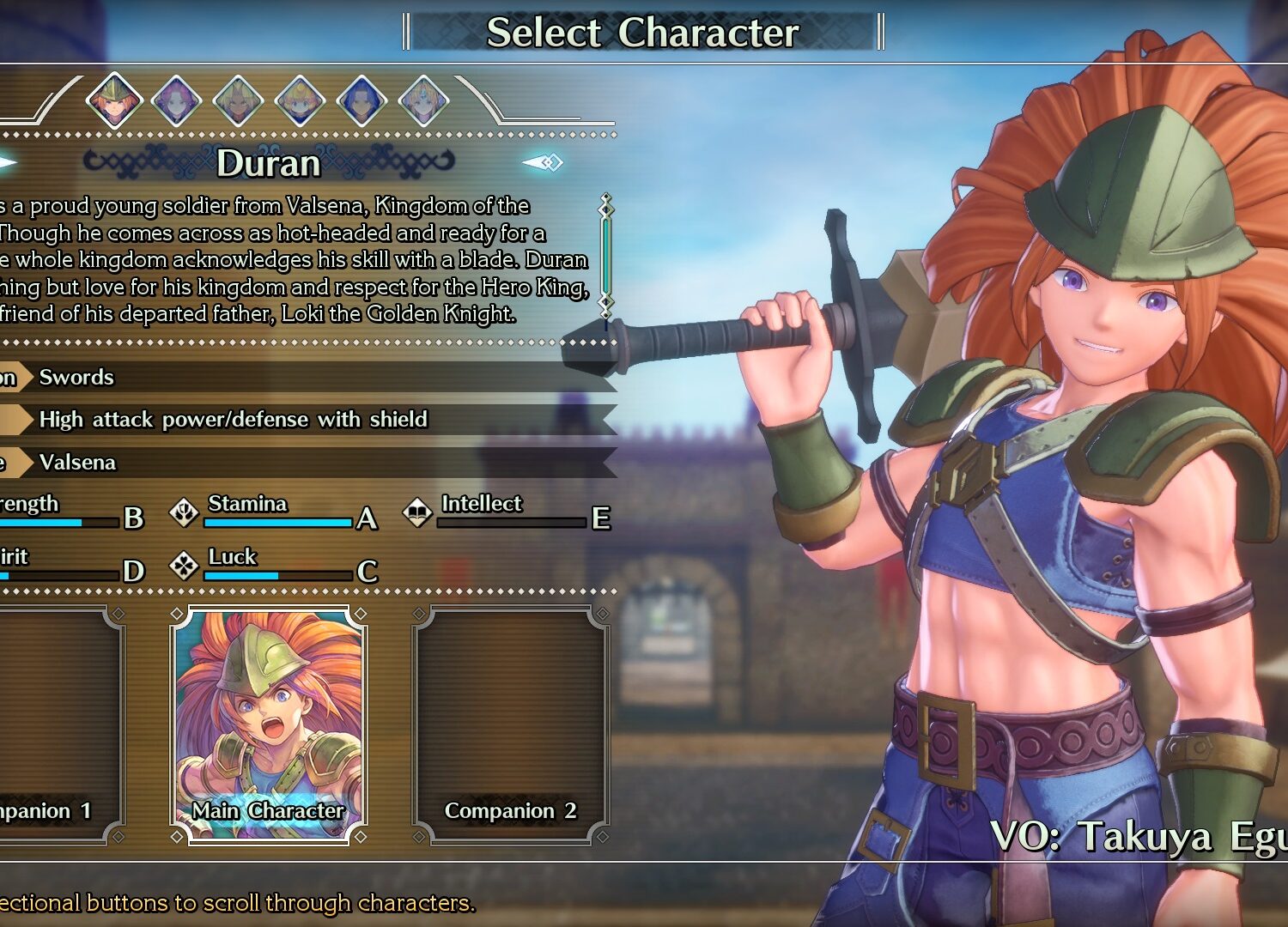Image resolution: width=1288 pixels, height=927 pixels.
Task: Select Charlotte's portrait with curly blonde hair
Action: (x=300, y=101)
